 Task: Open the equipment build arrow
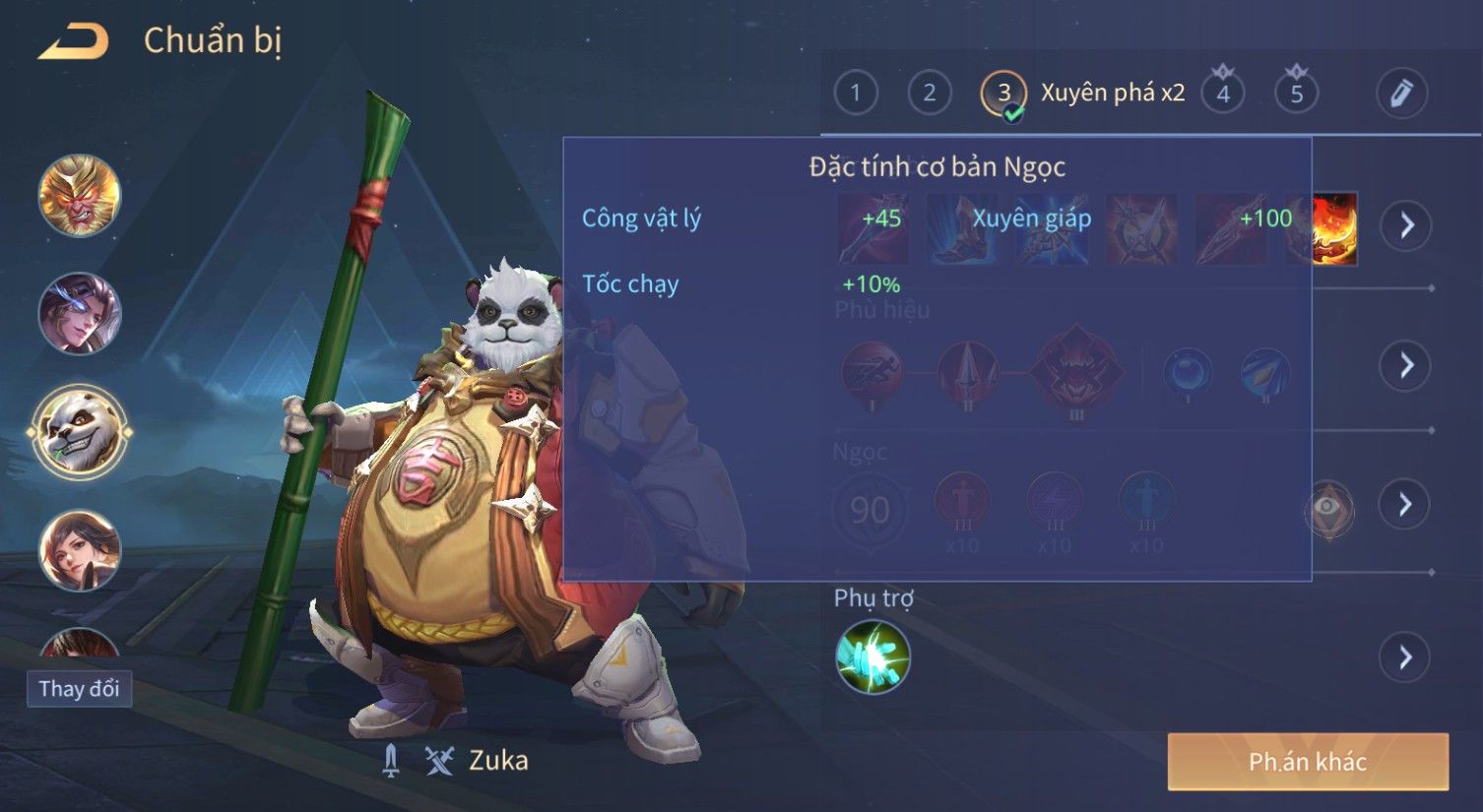[x=1405, y=225]
